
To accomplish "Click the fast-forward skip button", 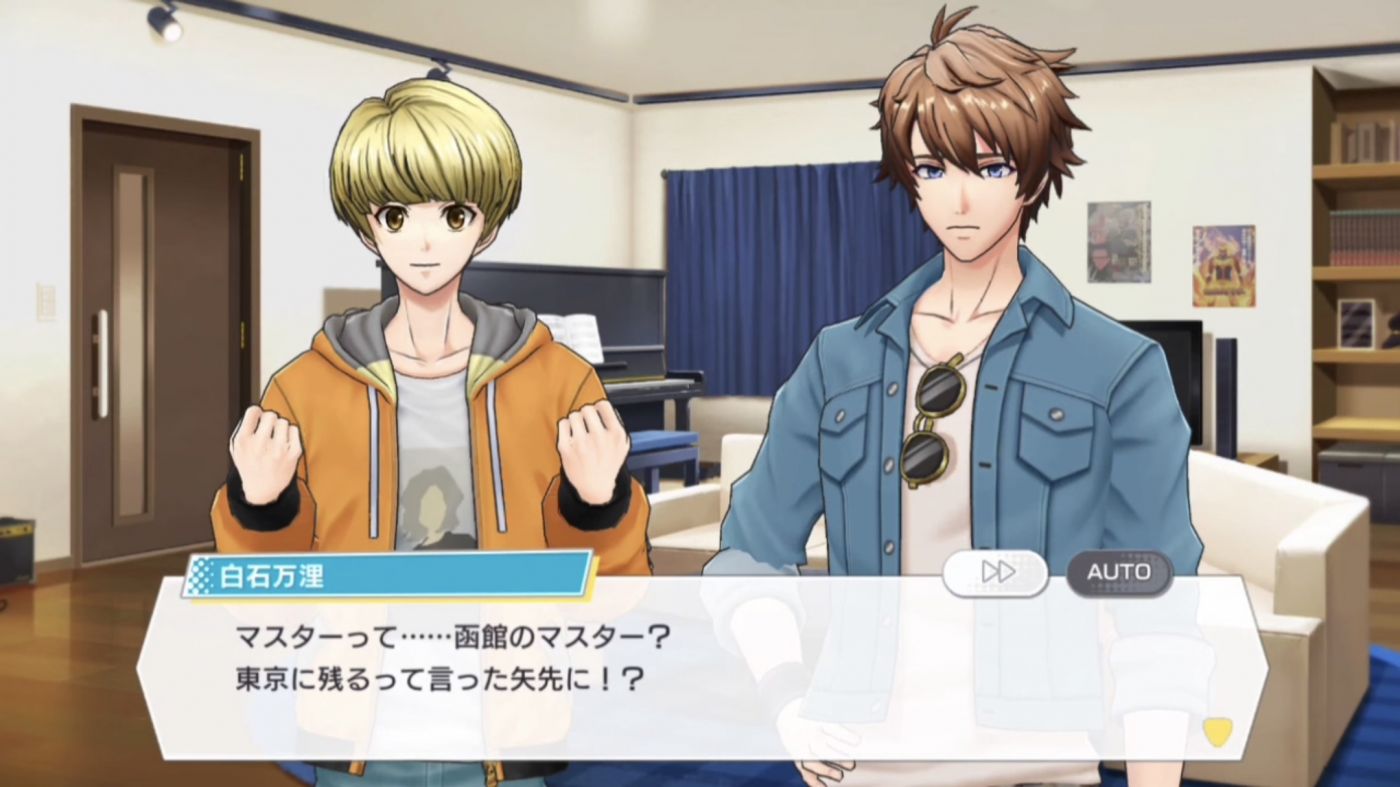I will pos(995,572).
